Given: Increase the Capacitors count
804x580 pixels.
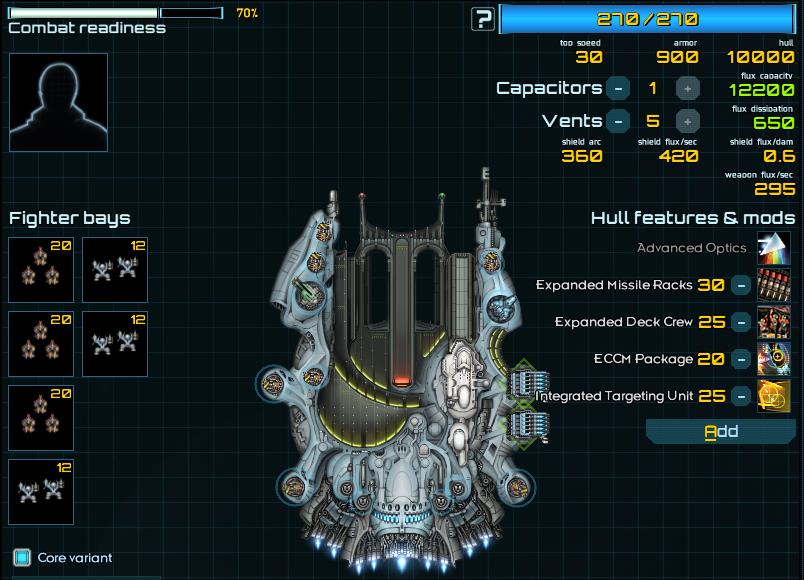Looking at the screenshot, I should (x=687, y=88).
